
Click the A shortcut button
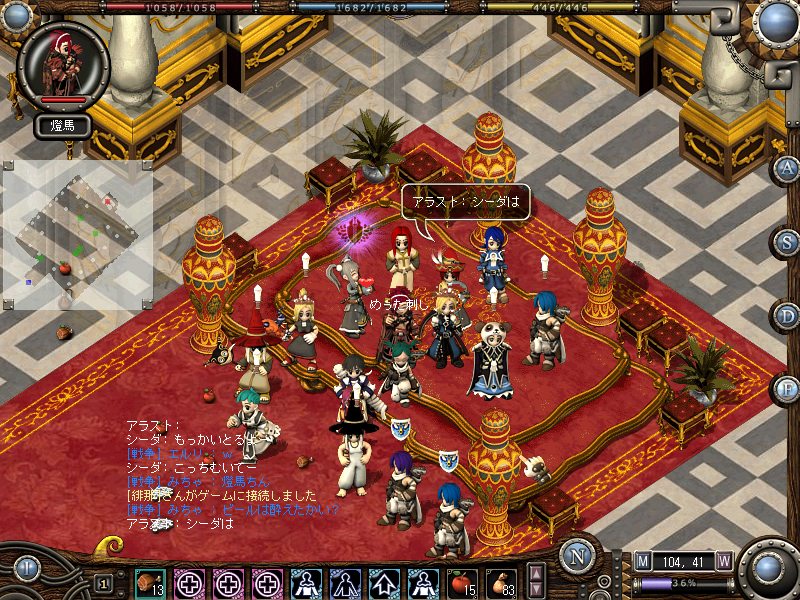[x=787, y=168]
